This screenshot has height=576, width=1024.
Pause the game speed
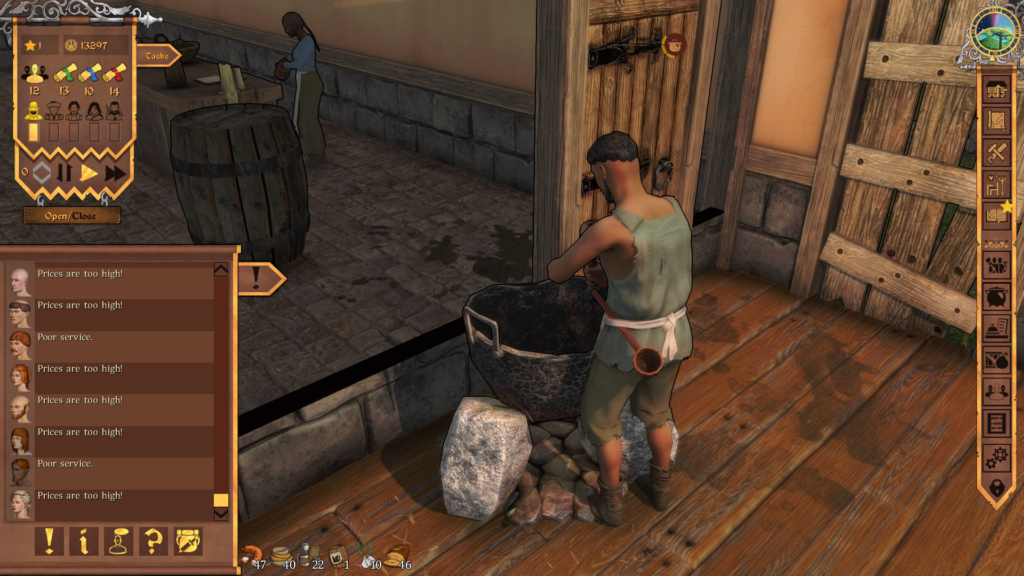click(65, 173)
